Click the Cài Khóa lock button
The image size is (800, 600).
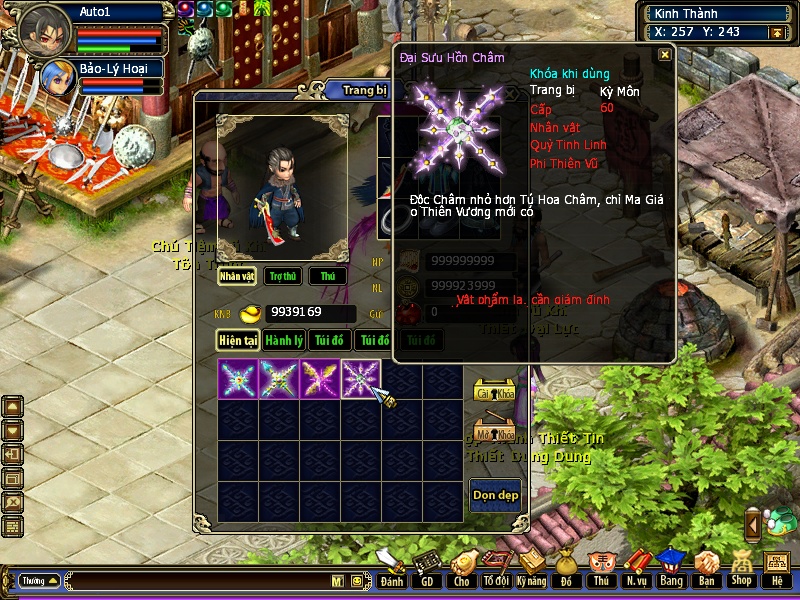click(x=493, y=392)
